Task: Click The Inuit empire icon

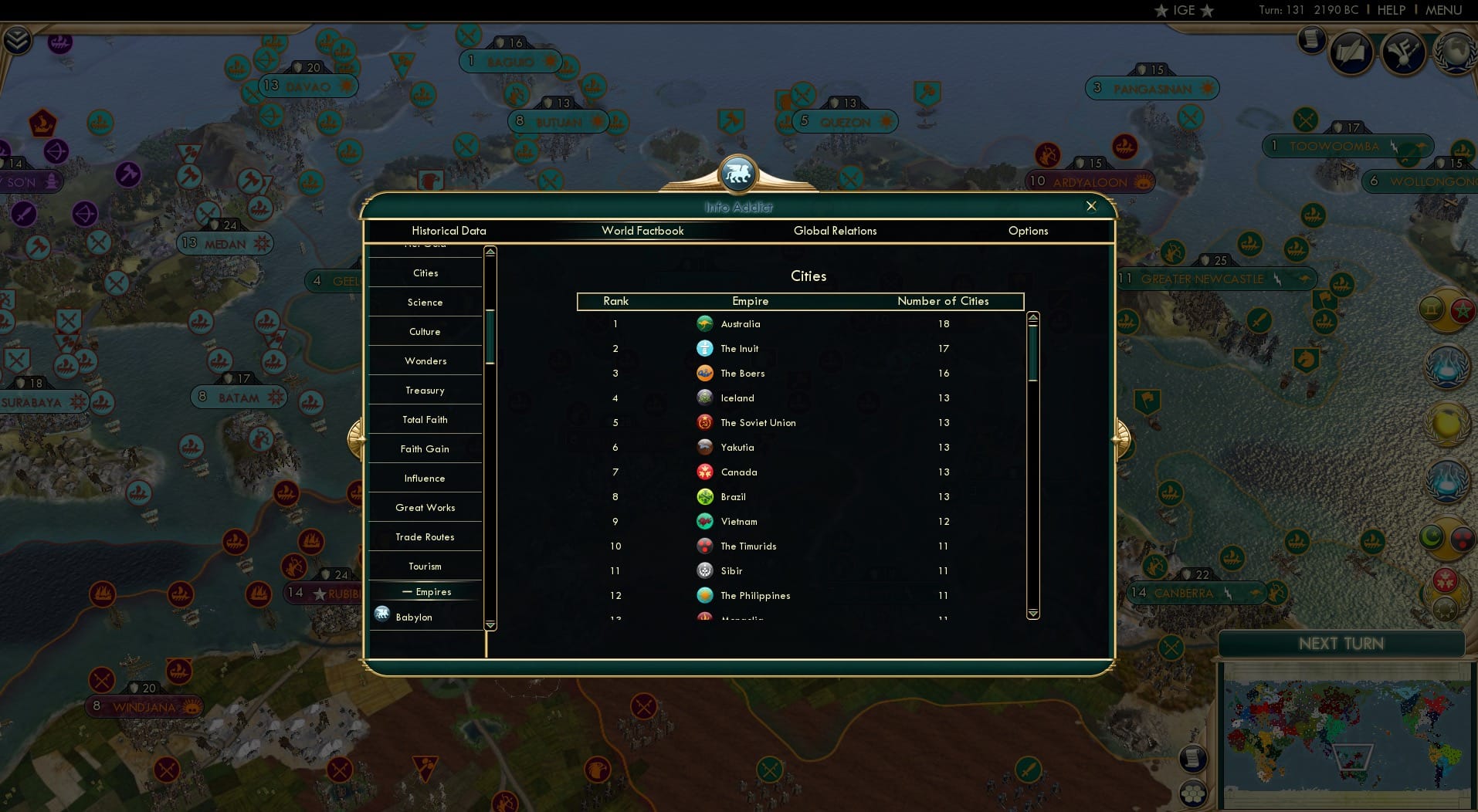Action: click(x=705, y=348)
